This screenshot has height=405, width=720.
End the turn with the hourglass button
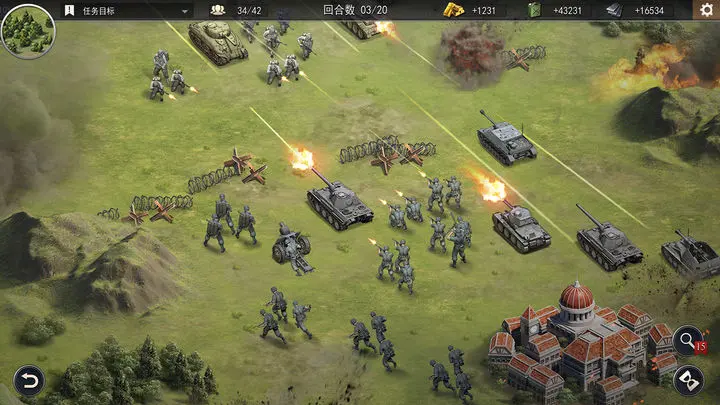[686, 379]
